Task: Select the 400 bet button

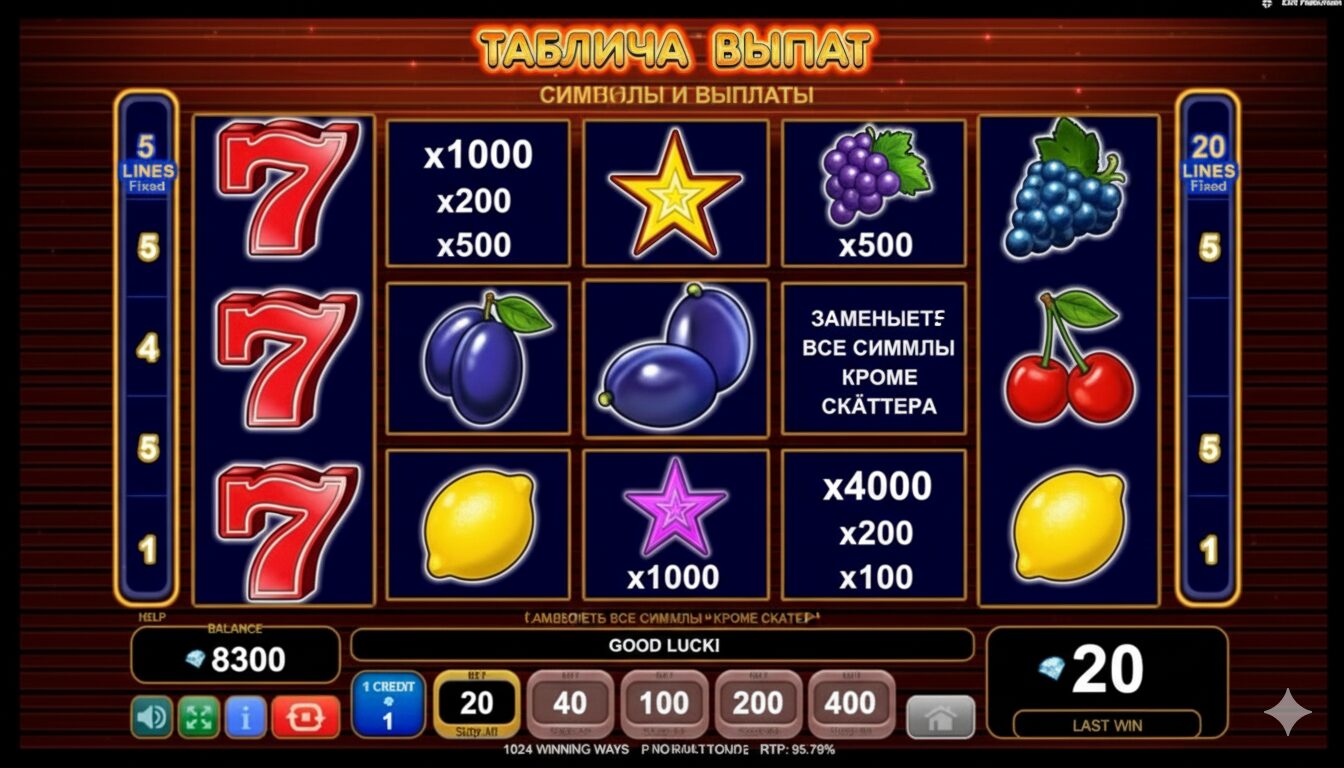Action: click(851, 704)
